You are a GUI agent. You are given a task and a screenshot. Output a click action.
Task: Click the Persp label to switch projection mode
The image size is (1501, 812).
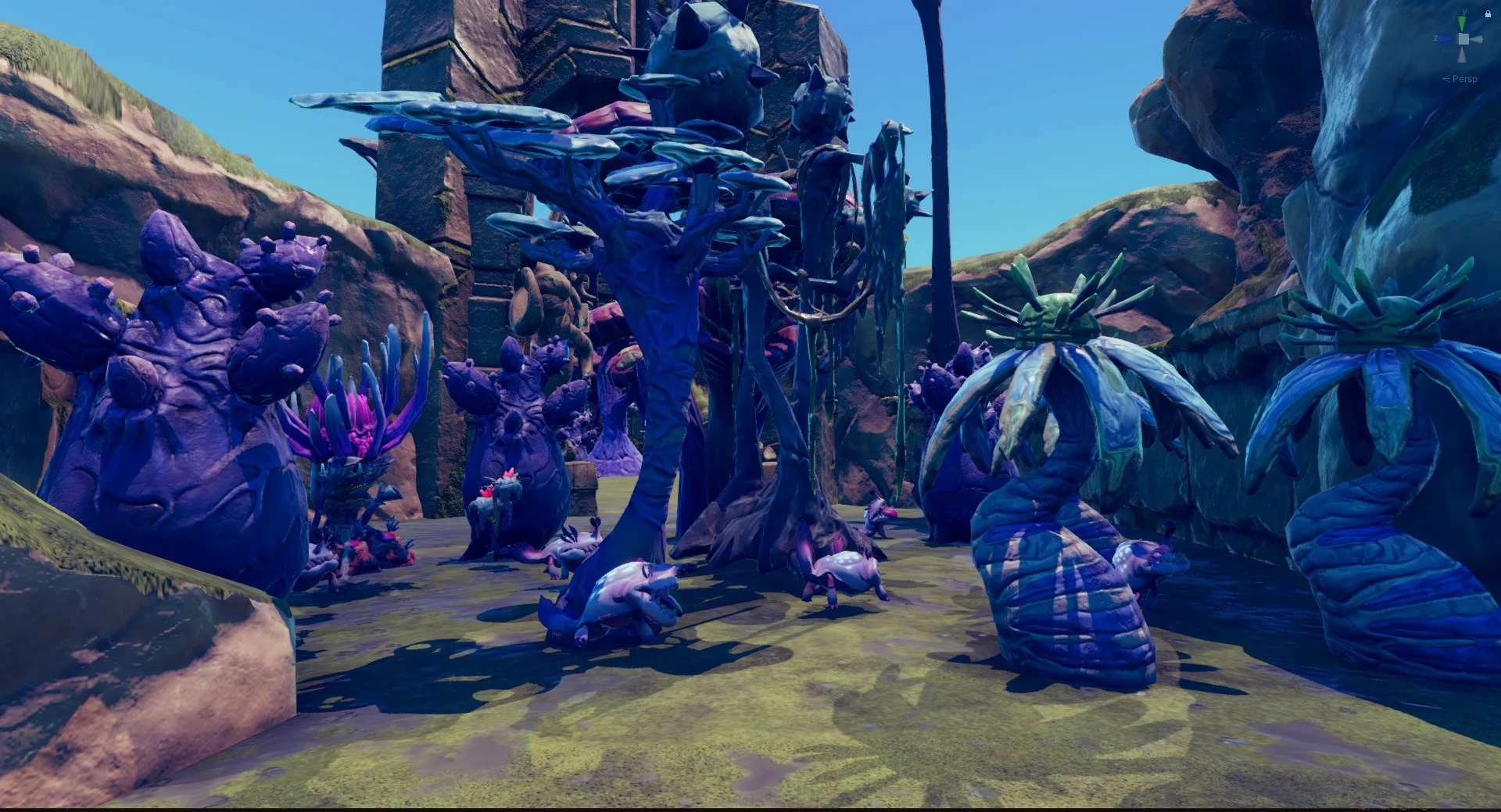(1466, 78)
